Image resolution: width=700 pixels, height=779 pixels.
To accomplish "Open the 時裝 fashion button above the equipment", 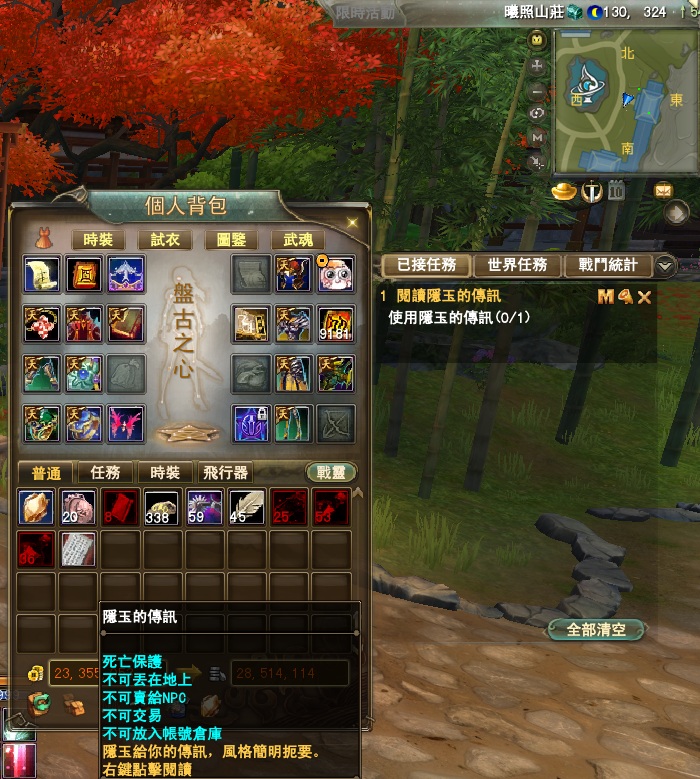I will click(98, 240).
